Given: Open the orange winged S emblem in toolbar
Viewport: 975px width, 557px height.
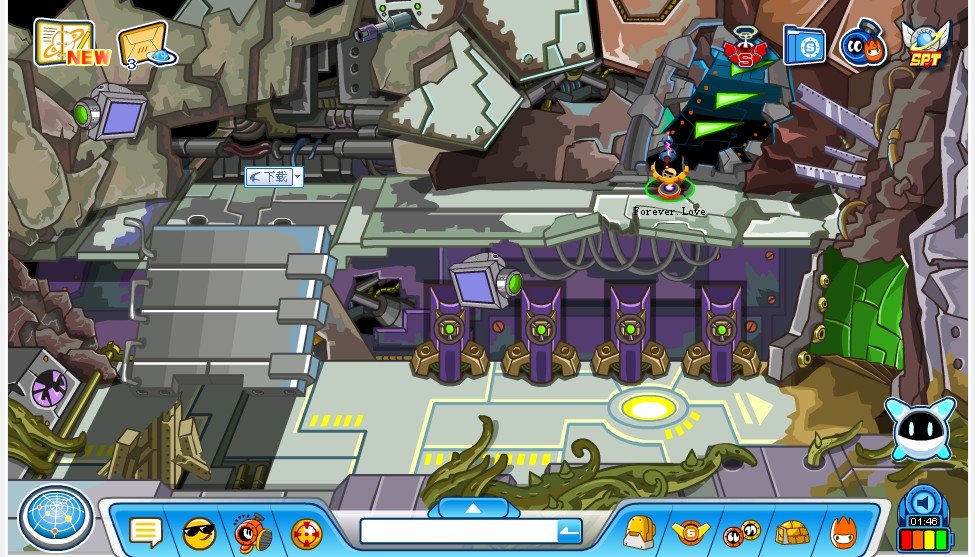Looking at the screenshot, I should [690, 532].
